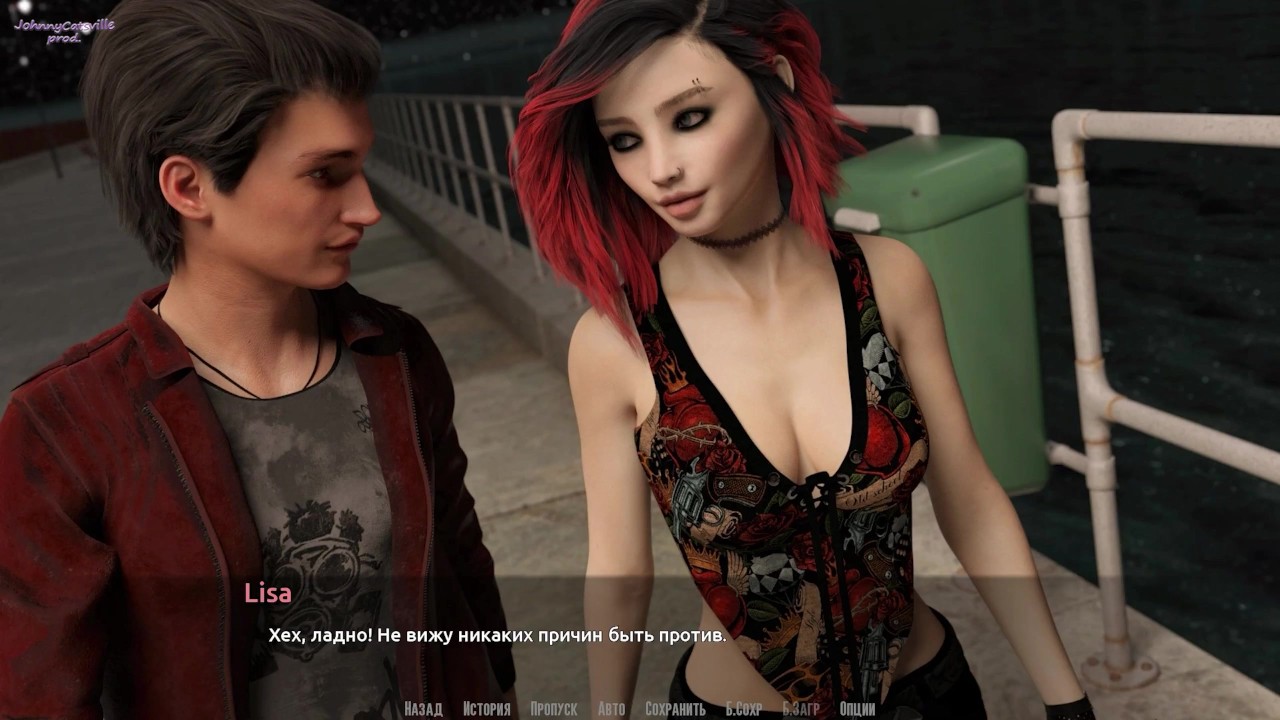Toggle Авто auto-advance mode
This screenshot has width=1280, height=720.
click(x=611, y=709)
